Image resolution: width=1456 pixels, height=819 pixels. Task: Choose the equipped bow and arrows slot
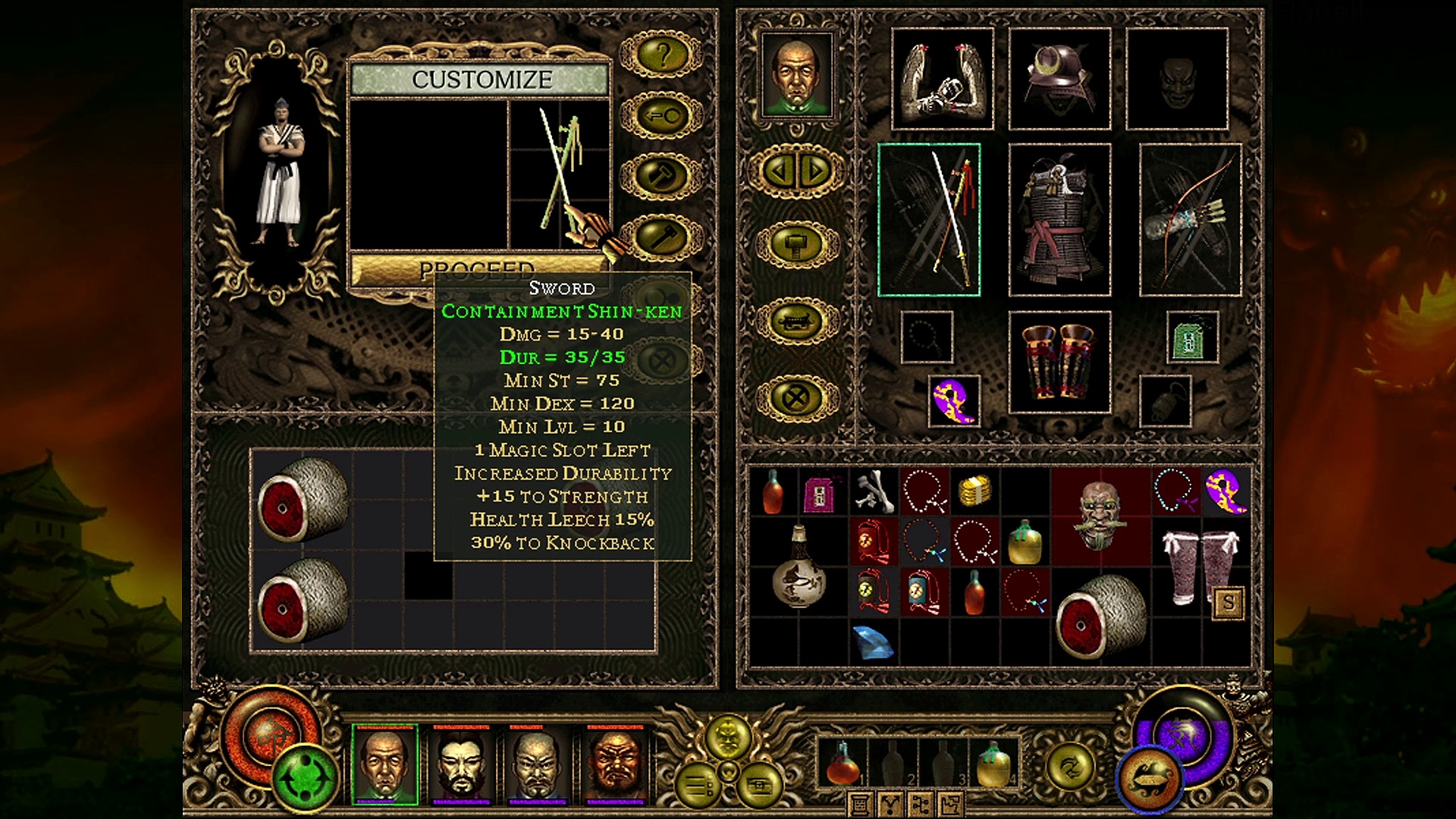1190,220
